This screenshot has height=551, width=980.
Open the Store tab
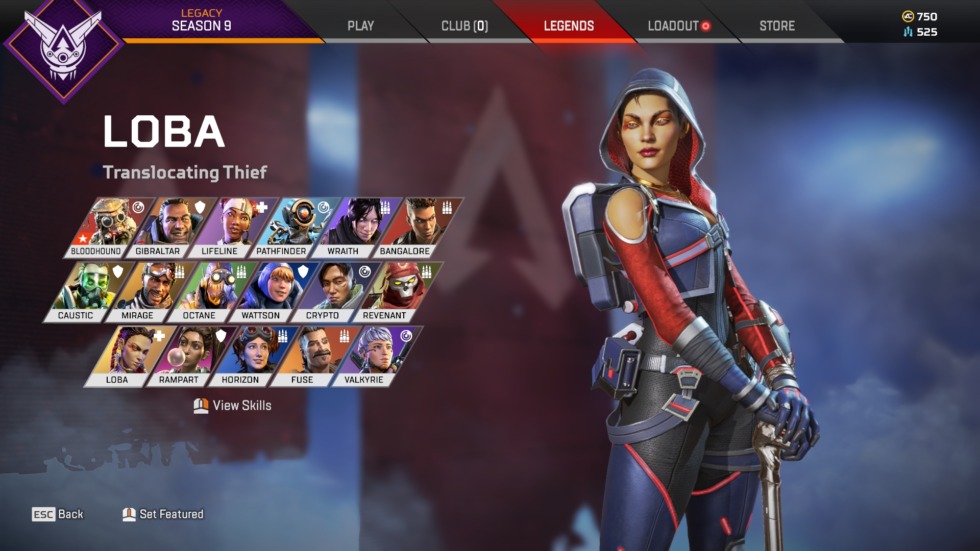click(777, 25)
